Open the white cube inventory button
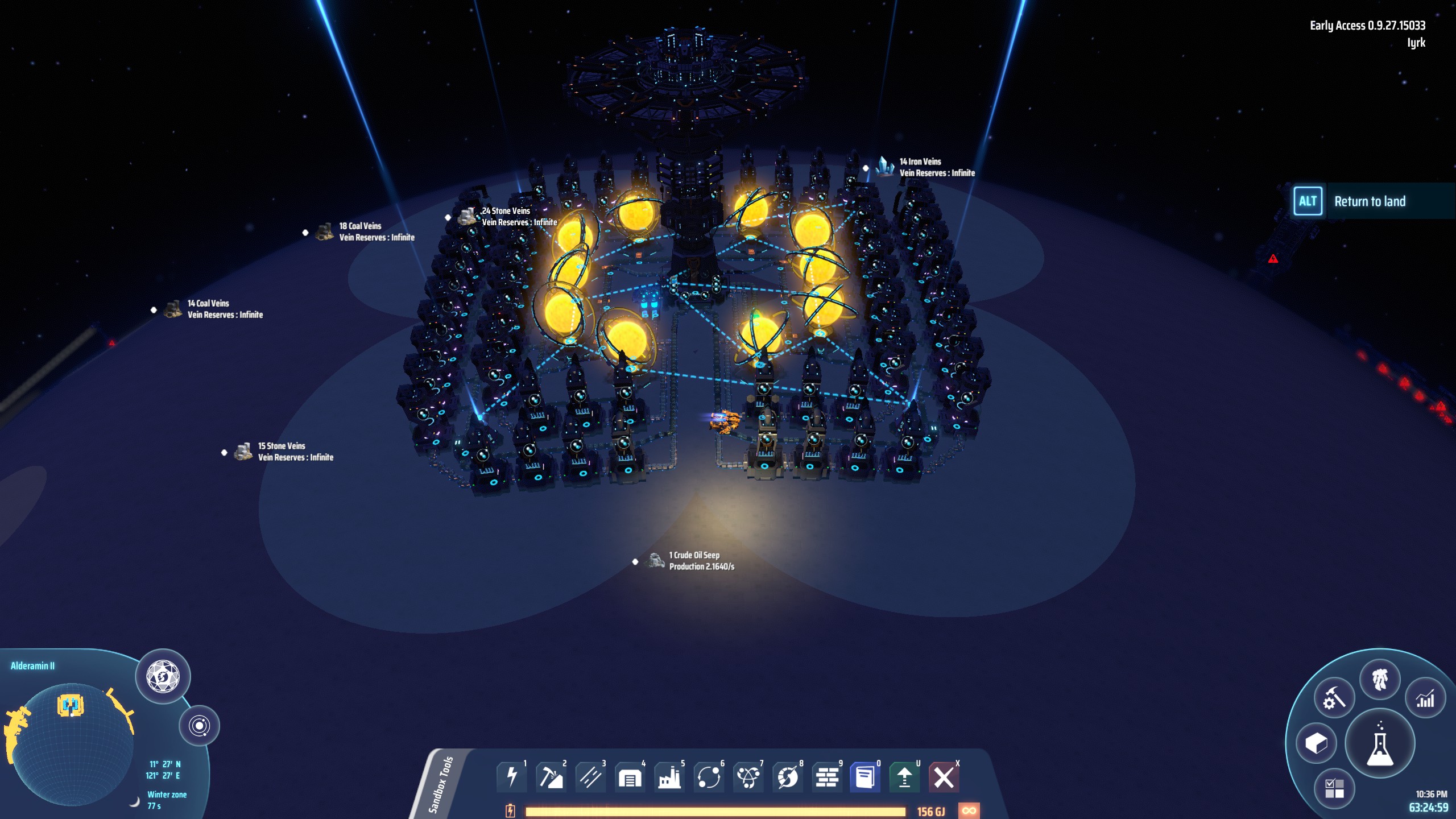Screen dimensions: 1456x819 (1316, 743)
